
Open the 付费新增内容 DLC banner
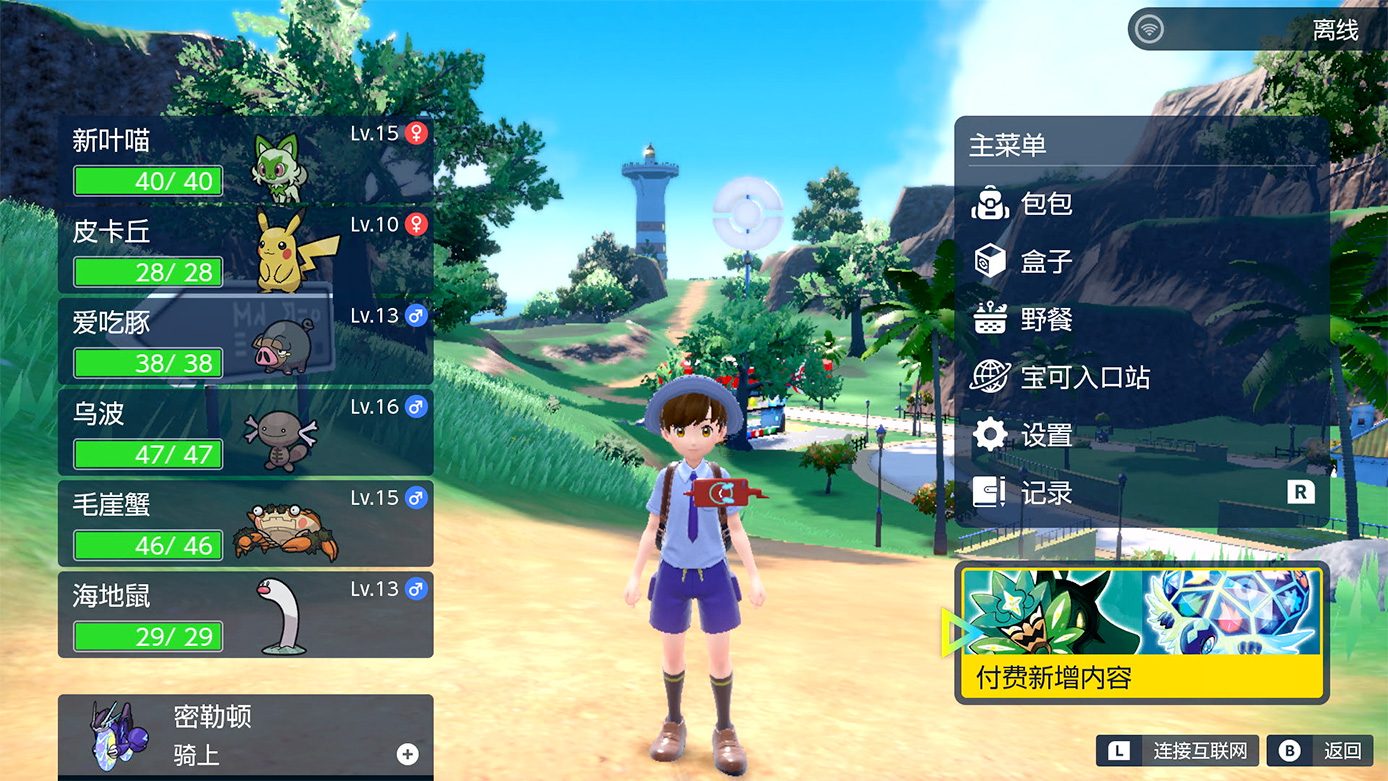click(x=1141, y=632)
